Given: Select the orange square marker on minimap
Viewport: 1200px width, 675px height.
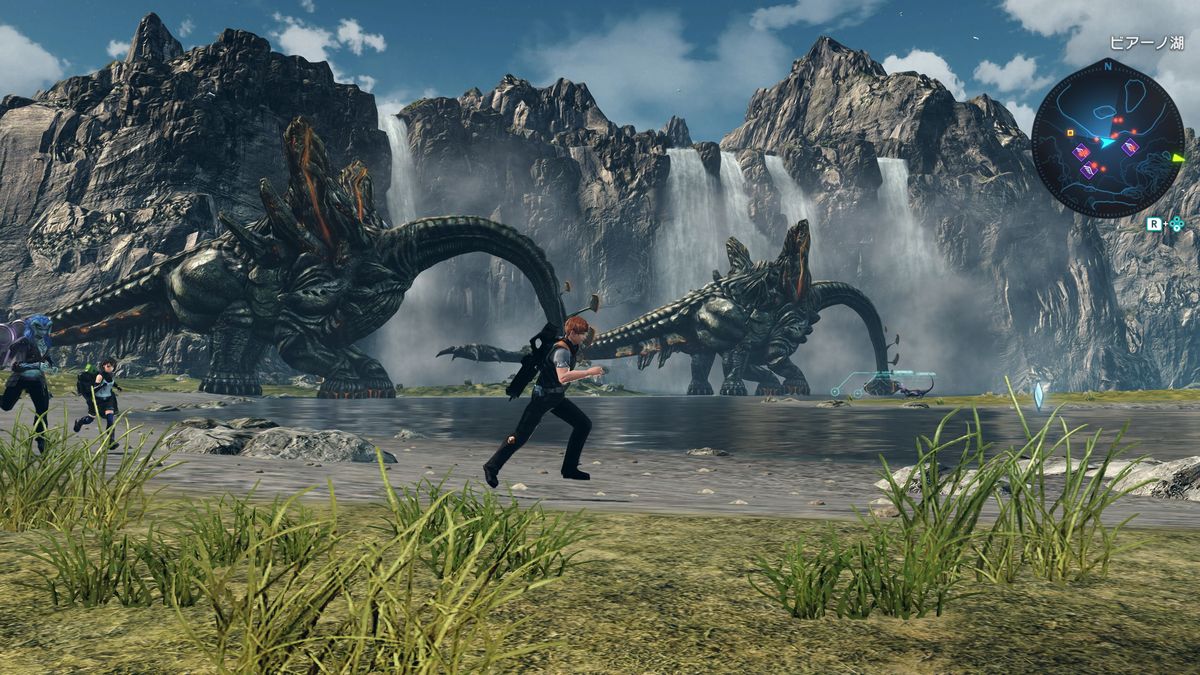Looking at the screenshot, I should pos(1070,132).
